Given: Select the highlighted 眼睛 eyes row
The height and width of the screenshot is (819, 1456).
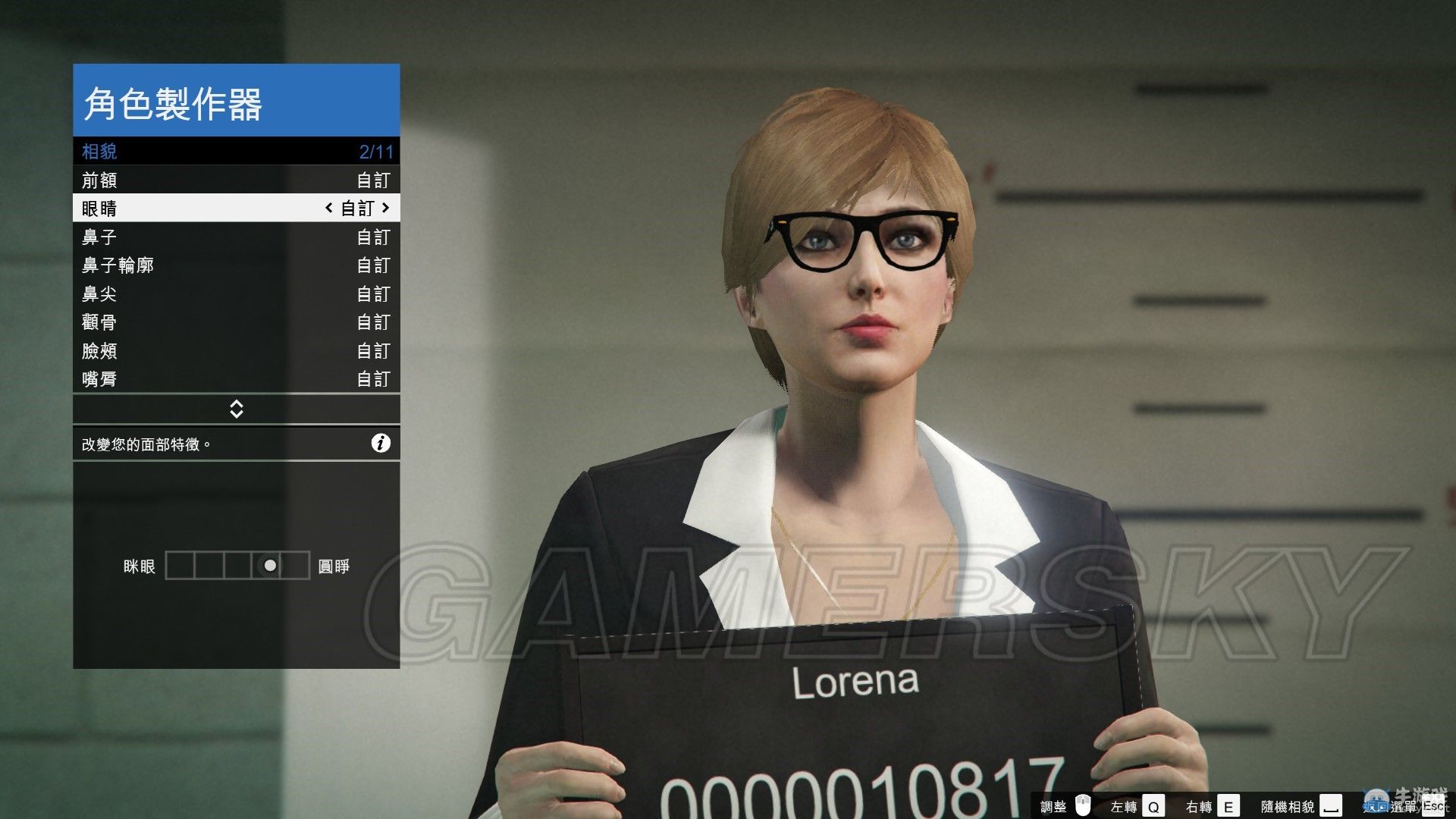Looking at the screenshot, I should tap(236, 208).
